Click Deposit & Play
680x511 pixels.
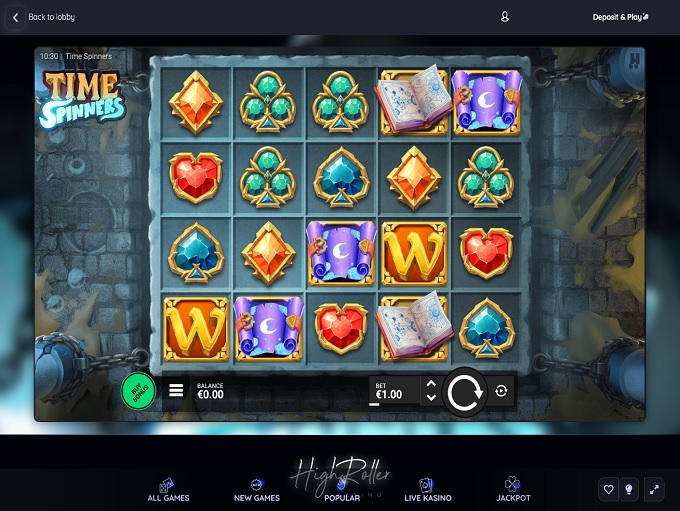click(620, 17)
